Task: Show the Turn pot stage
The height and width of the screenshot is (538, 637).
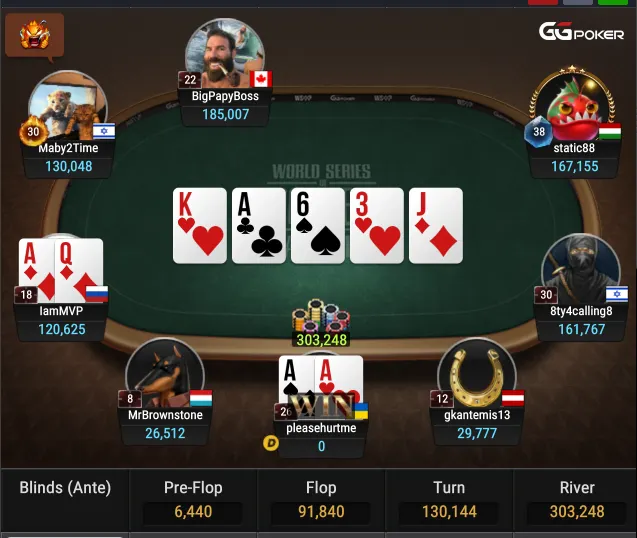Action: (449, 500)
